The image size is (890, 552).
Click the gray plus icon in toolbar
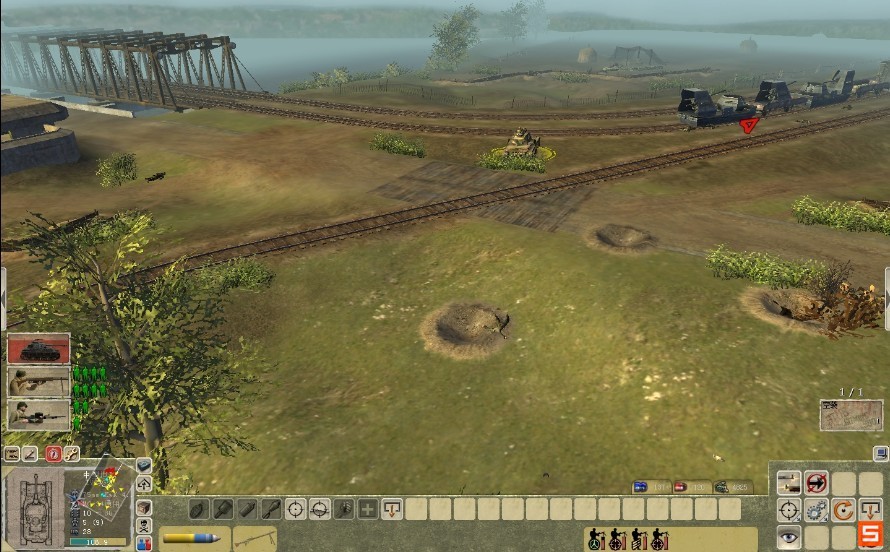(x=368, y=509)
